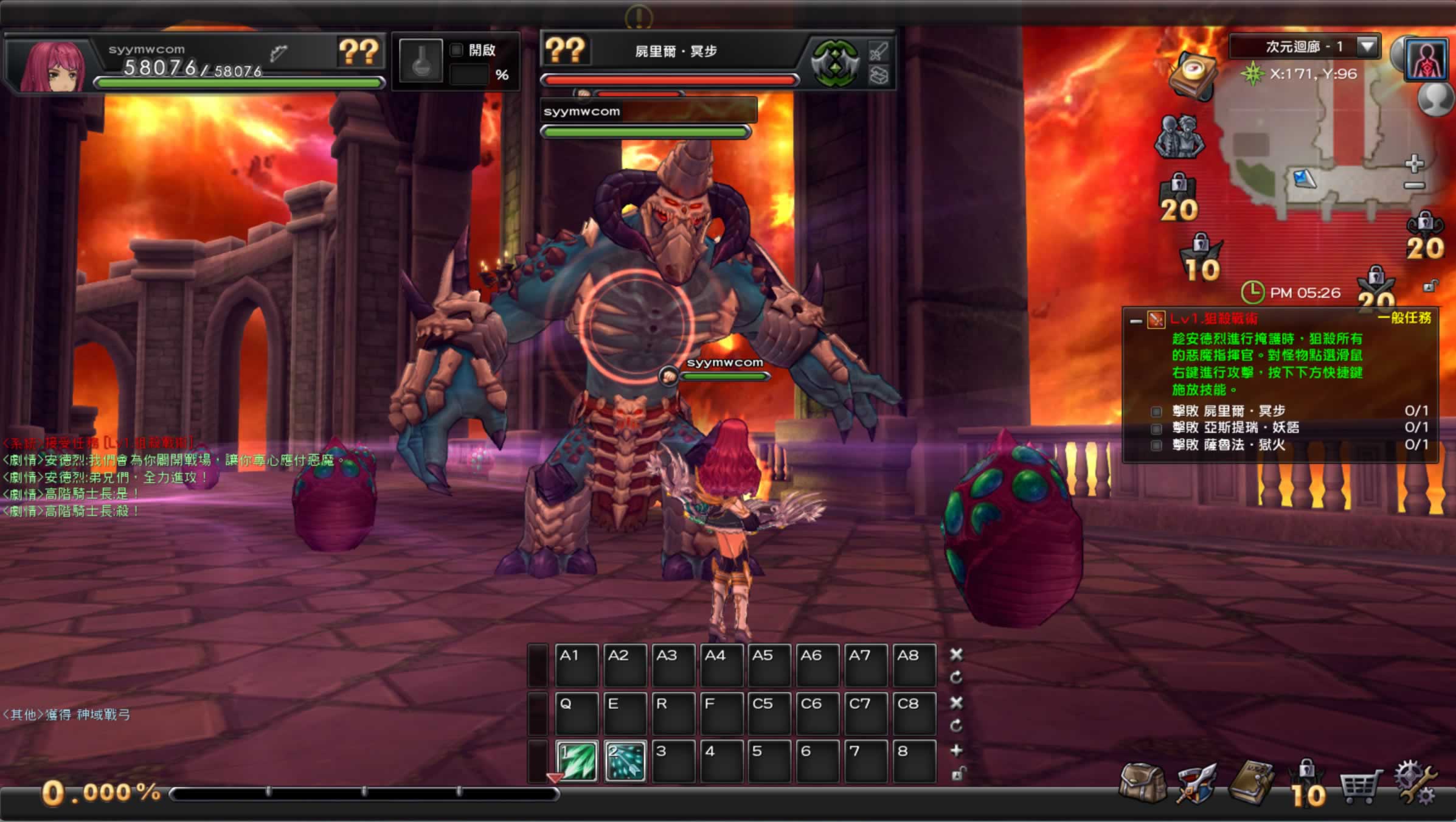Zoom out the minimap with the minus button
The height and width of the screenshot is (822, 1456).
pos(1415,186)
